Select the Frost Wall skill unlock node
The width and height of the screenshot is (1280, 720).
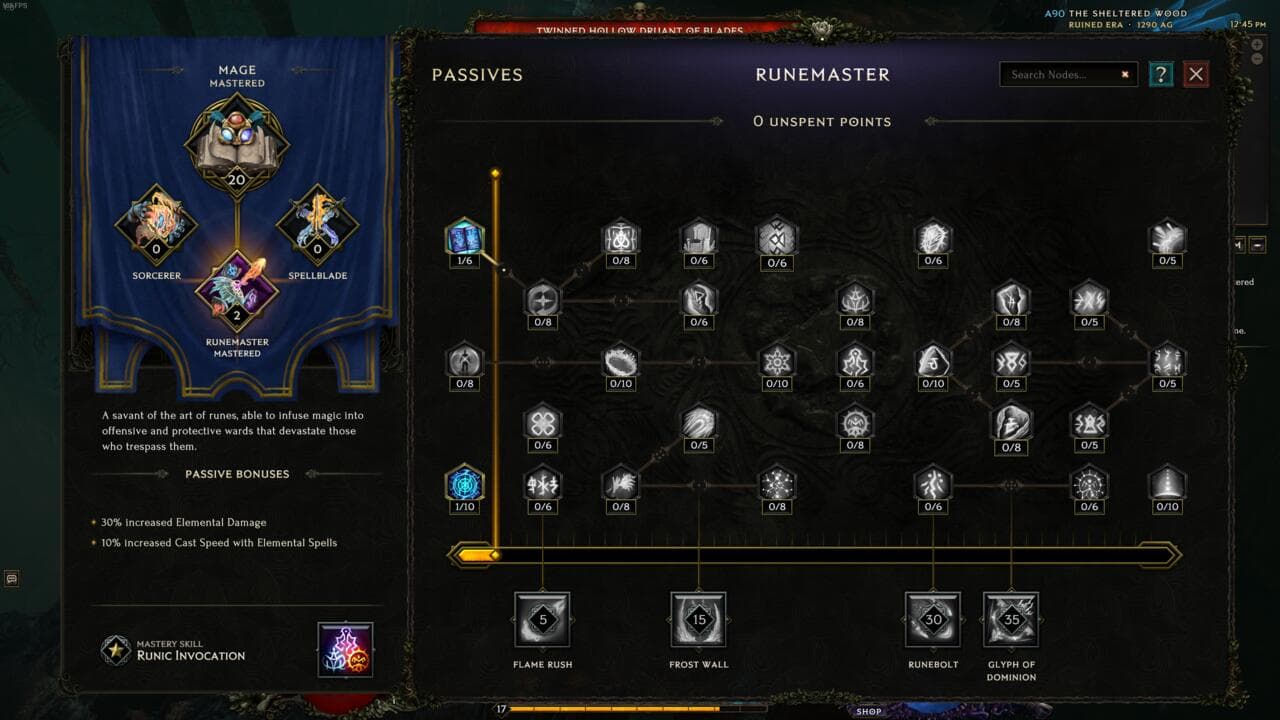click(698, 619)
